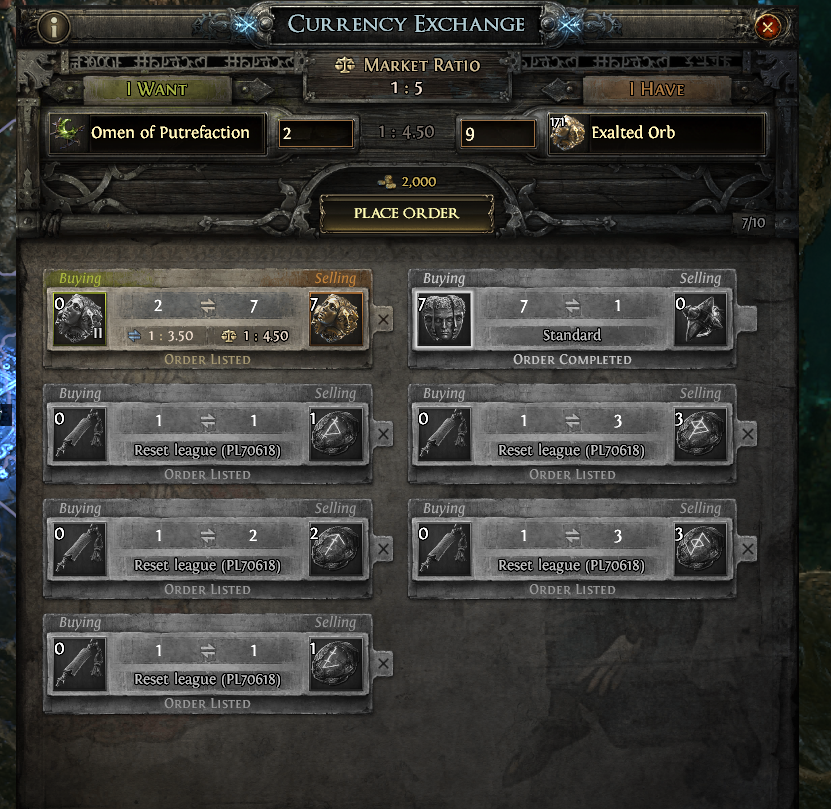Select the Order Completed Standard listing
The image size is (831, 809).
click(x=572, y=320)
